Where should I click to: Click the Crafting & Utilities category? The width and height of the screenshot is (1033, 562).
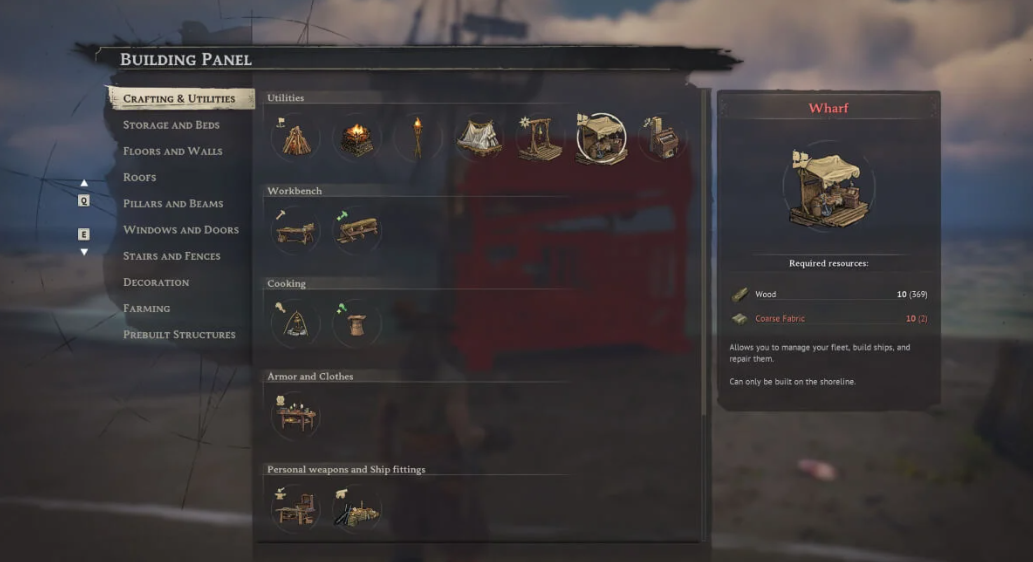click(x=179, y=99)
